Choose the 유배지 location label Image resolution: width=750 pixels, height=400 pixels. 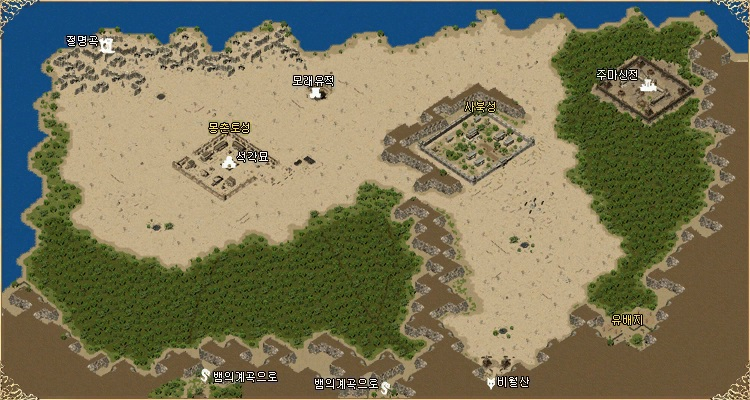pos(627,320)
